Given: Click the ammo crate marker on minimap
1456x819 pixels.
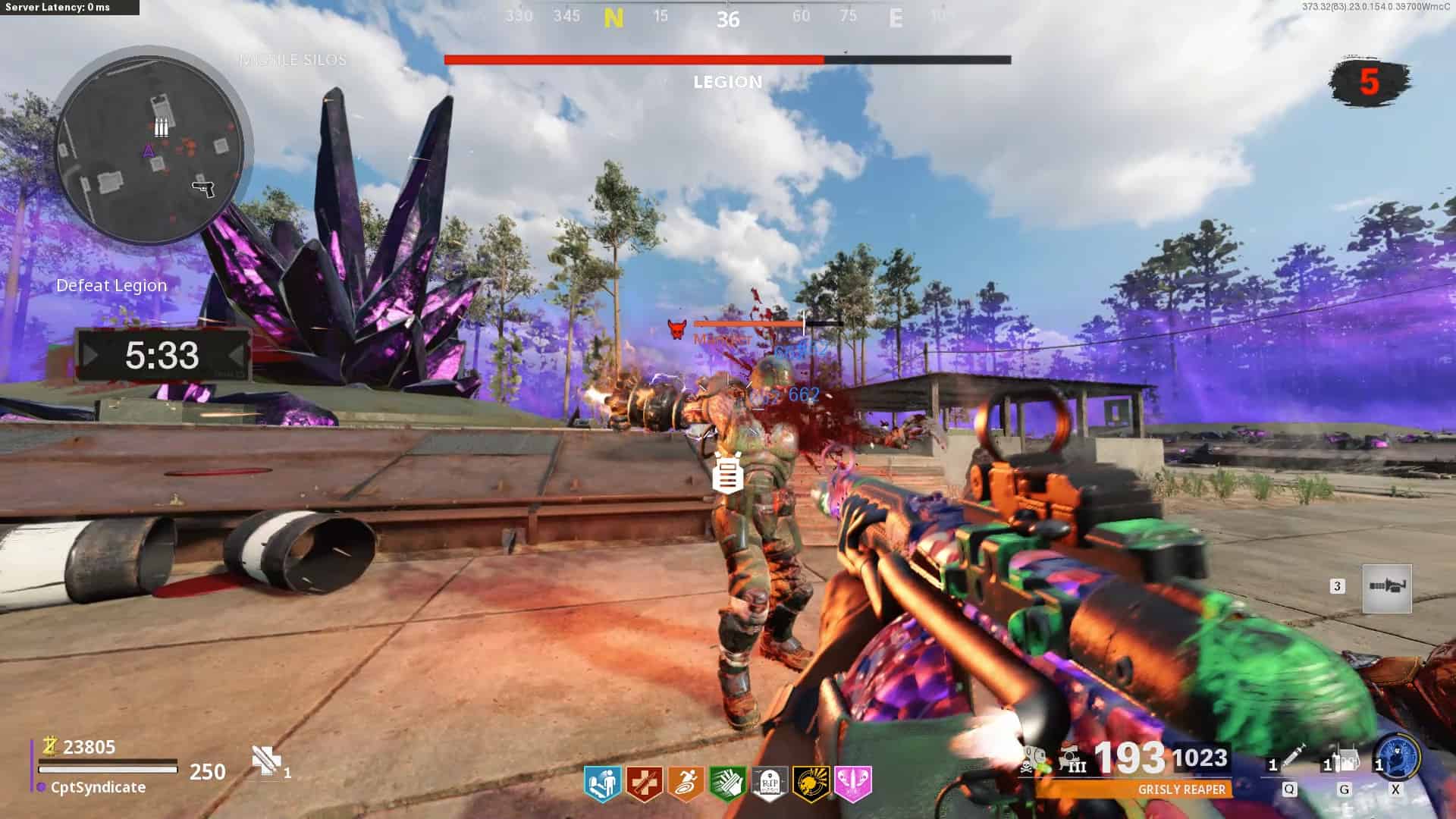Looking at the screenshot, I should tap(161, 127).
